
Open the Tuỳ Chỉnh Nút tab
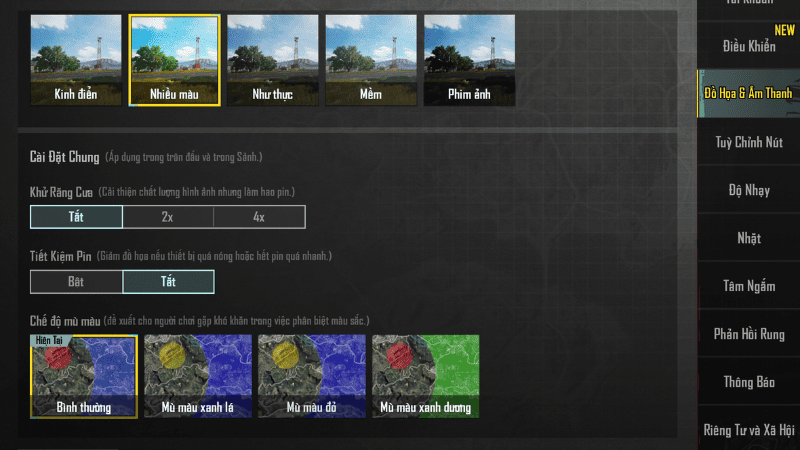(x=749, y=142)
